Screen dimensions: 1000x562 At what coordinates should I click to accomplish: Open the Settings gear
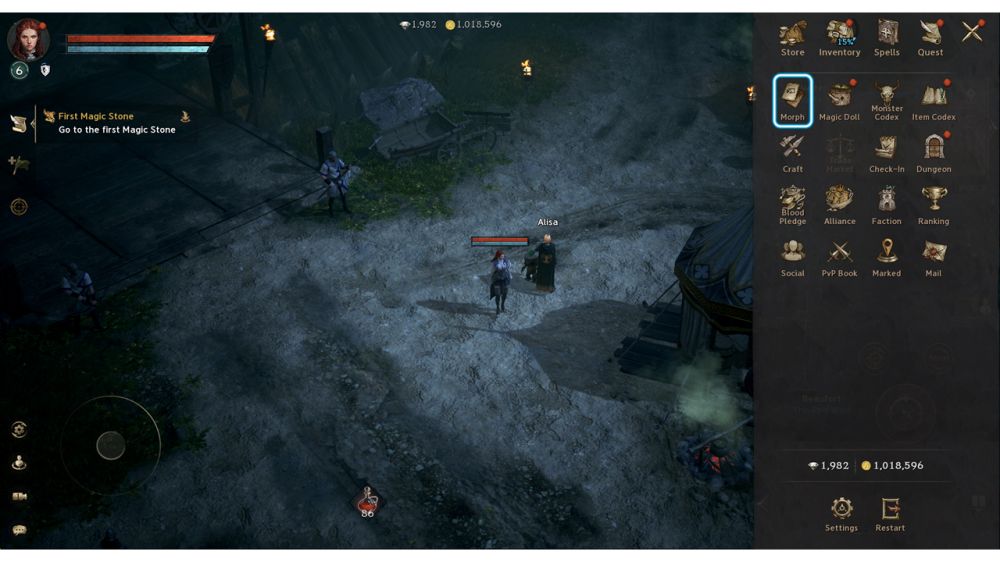(841, 513)
